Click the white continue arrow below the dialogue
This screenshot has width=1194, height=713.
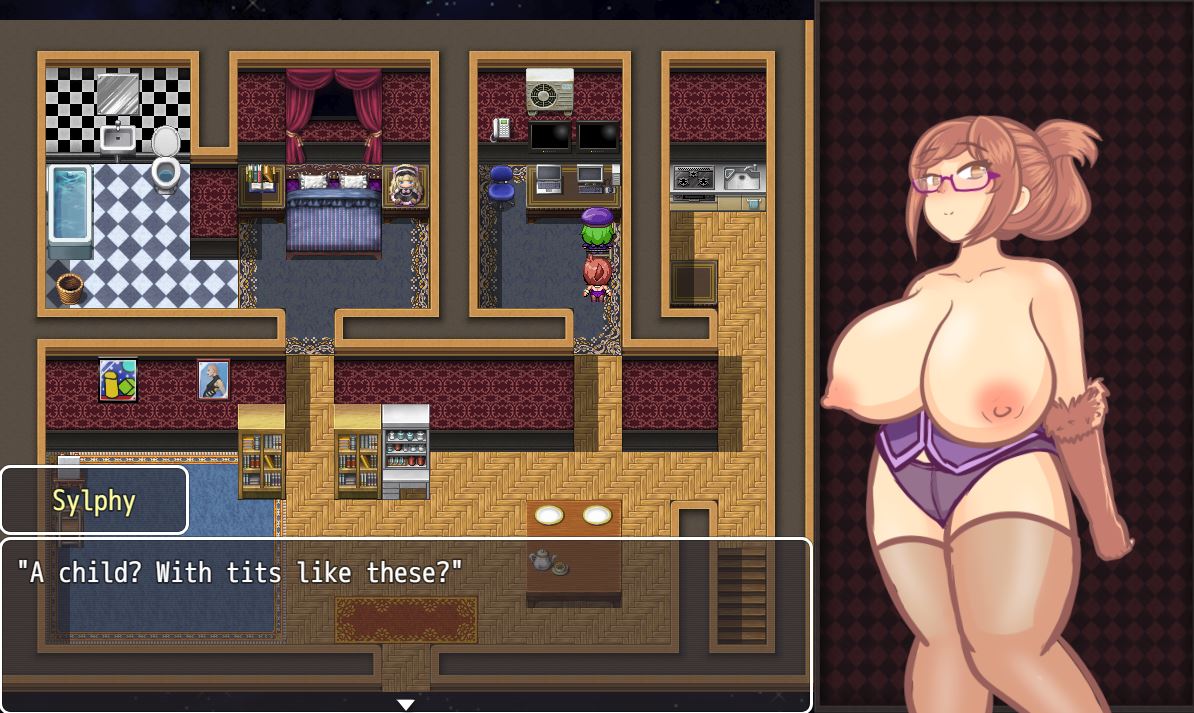[x=405, y=705]
